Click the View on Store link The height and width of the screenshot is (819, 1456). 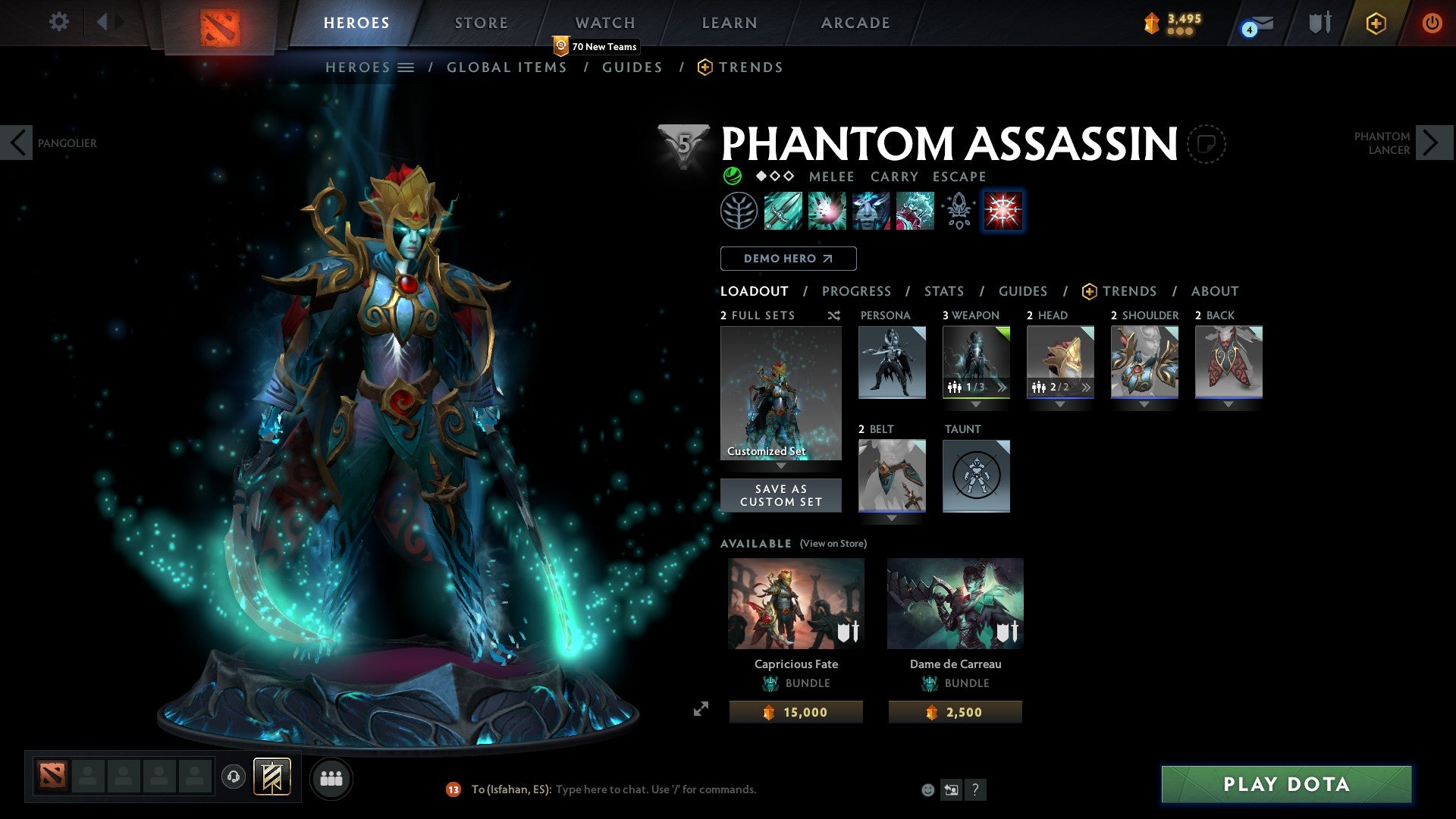coord(833,544)
